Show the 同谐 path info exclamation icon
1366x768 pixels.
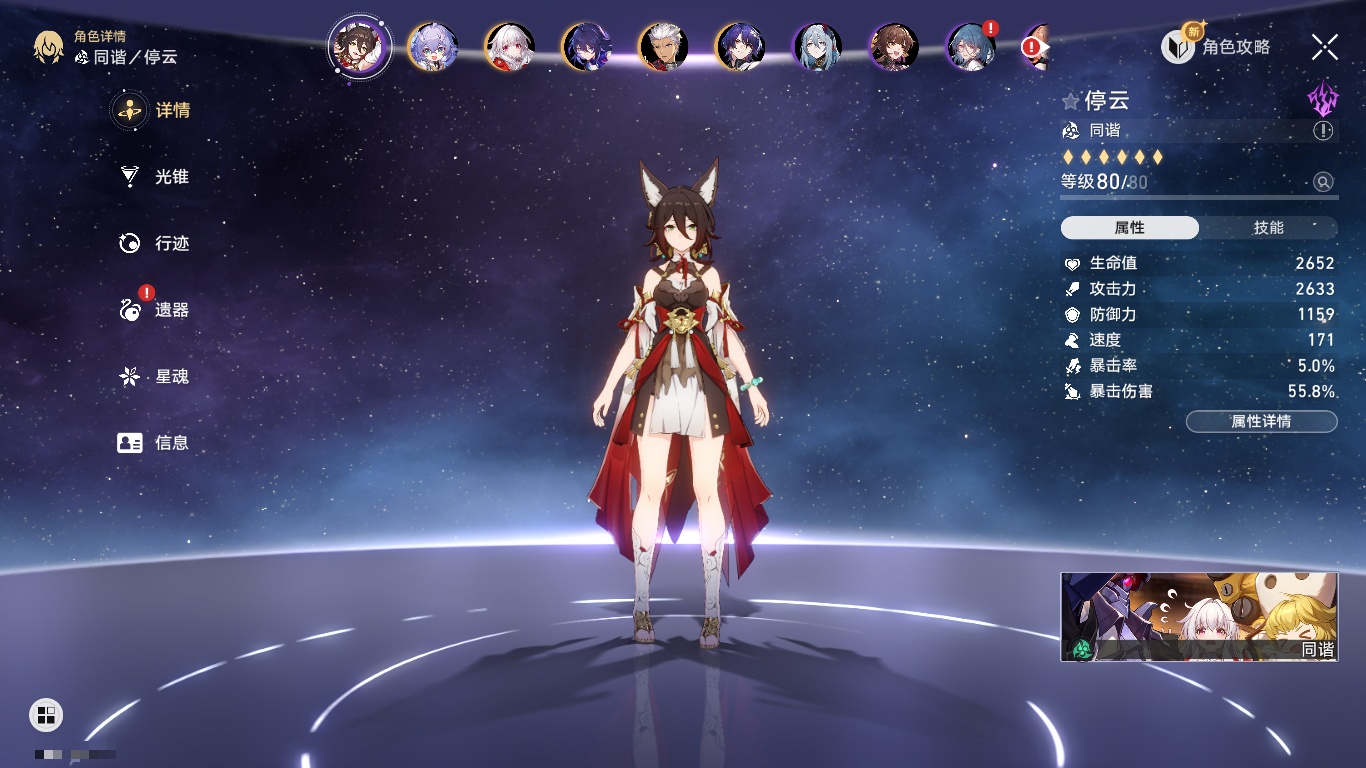(1323, 131)
